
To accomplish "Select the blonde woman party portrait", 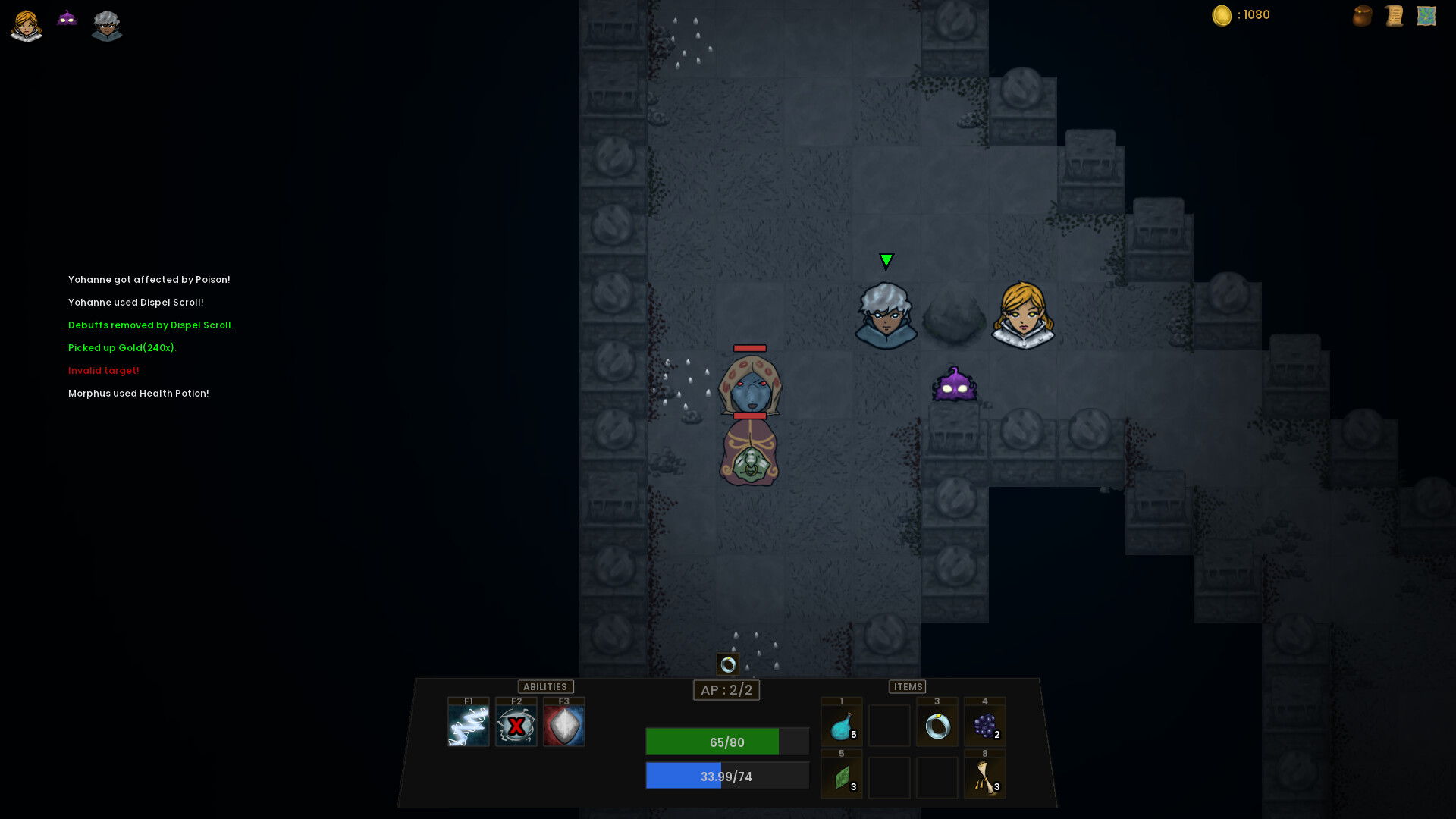I will [x=27, y=26].
